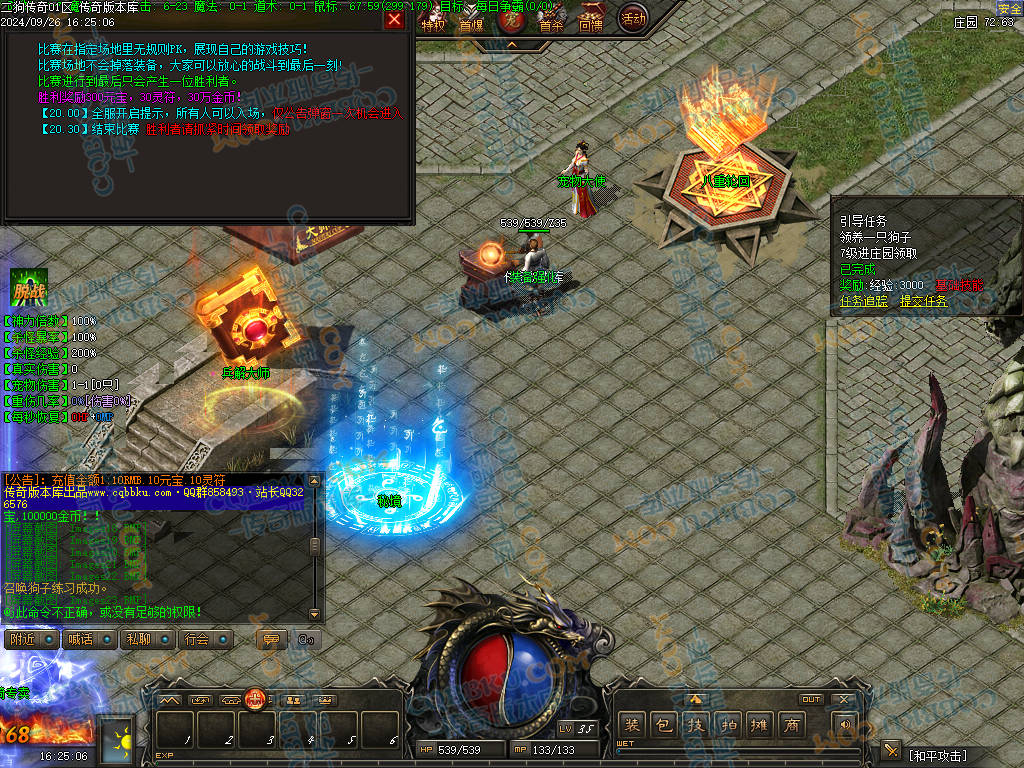Close the tournament announcement panel

pyautogui.click(x=394, y=19)
